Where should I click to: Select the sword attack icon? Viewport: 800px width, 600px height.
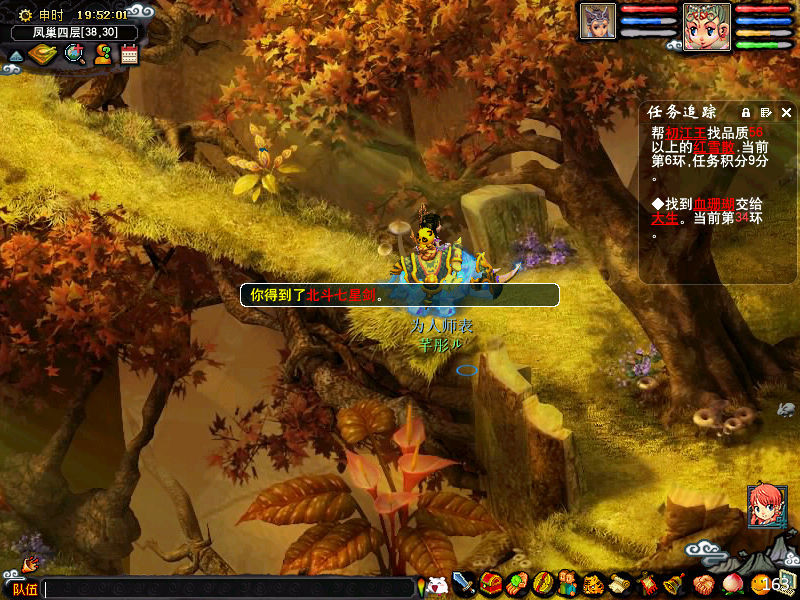[x=463, y=583]
